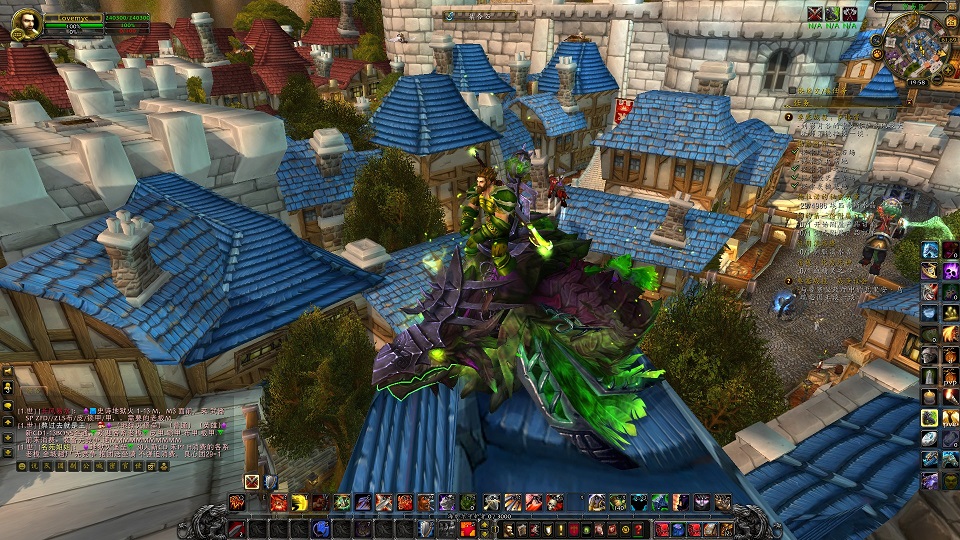Select the shield stance icon above the bar
960x540 pixels.
coord(270,482)
